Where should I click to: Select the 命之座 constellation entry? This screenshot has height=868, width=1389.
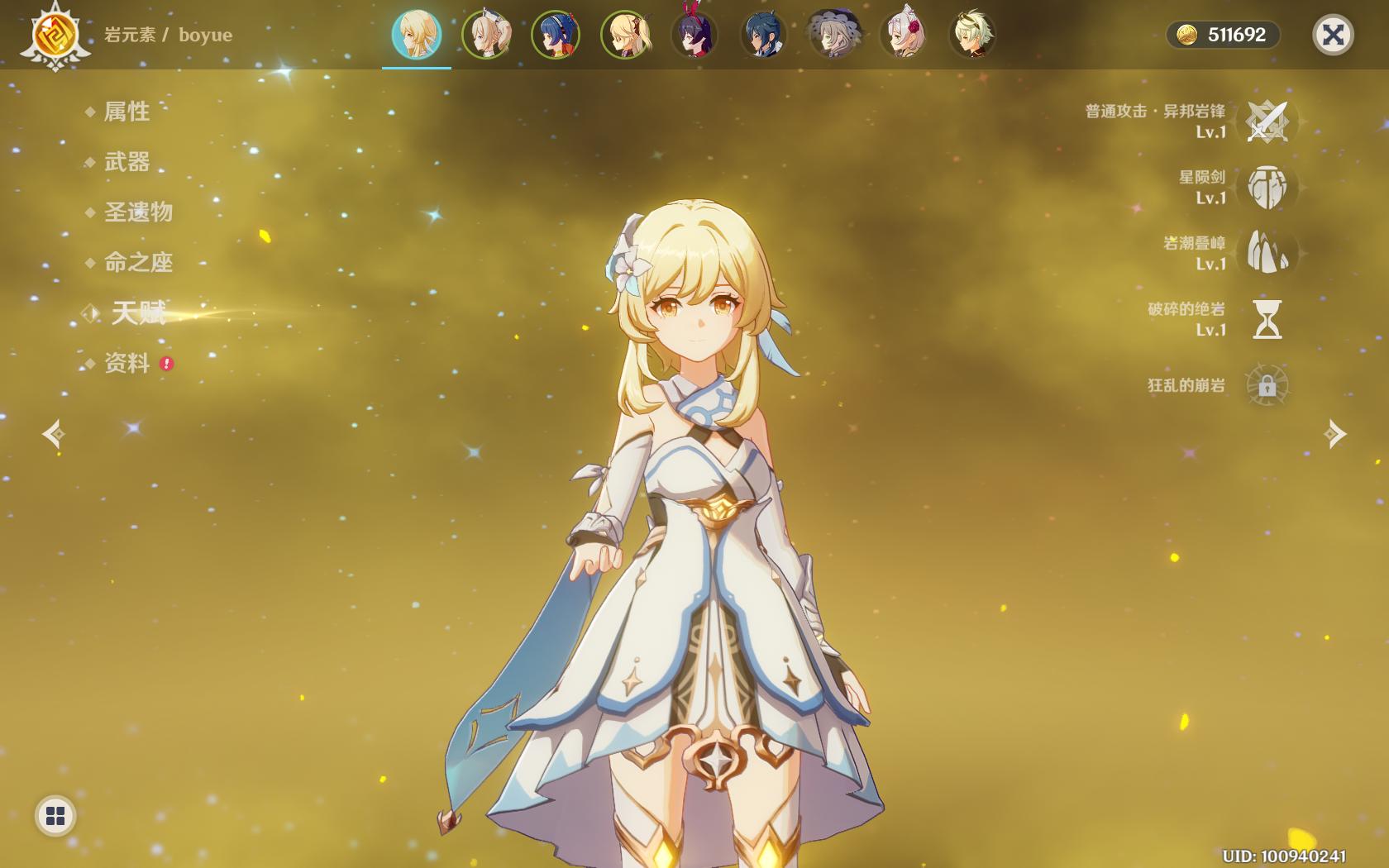click(138, 263)
